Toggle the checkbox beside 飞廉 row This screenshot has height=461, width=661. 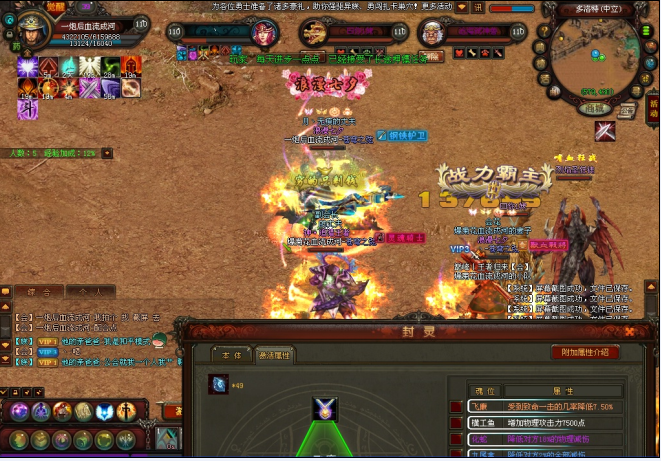pyautogui.click(x=456, y=408)
